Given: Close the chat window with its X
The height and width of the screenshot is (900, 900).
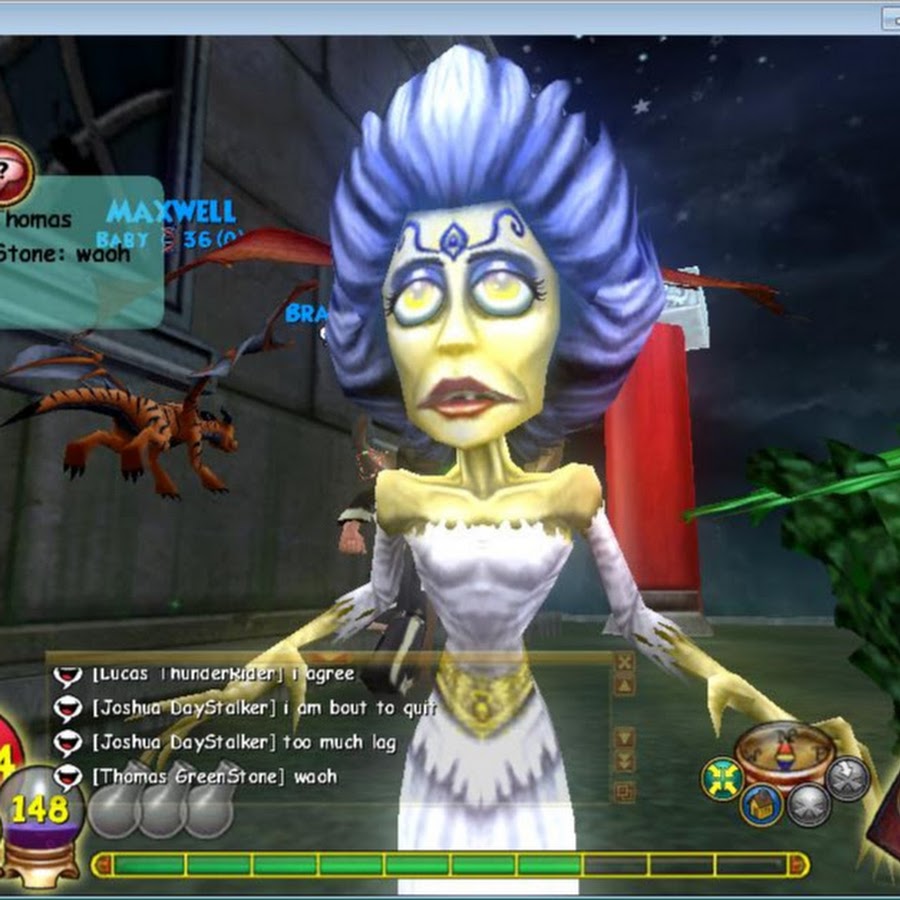Looking at the screenshot, I should tap(624, 662).
